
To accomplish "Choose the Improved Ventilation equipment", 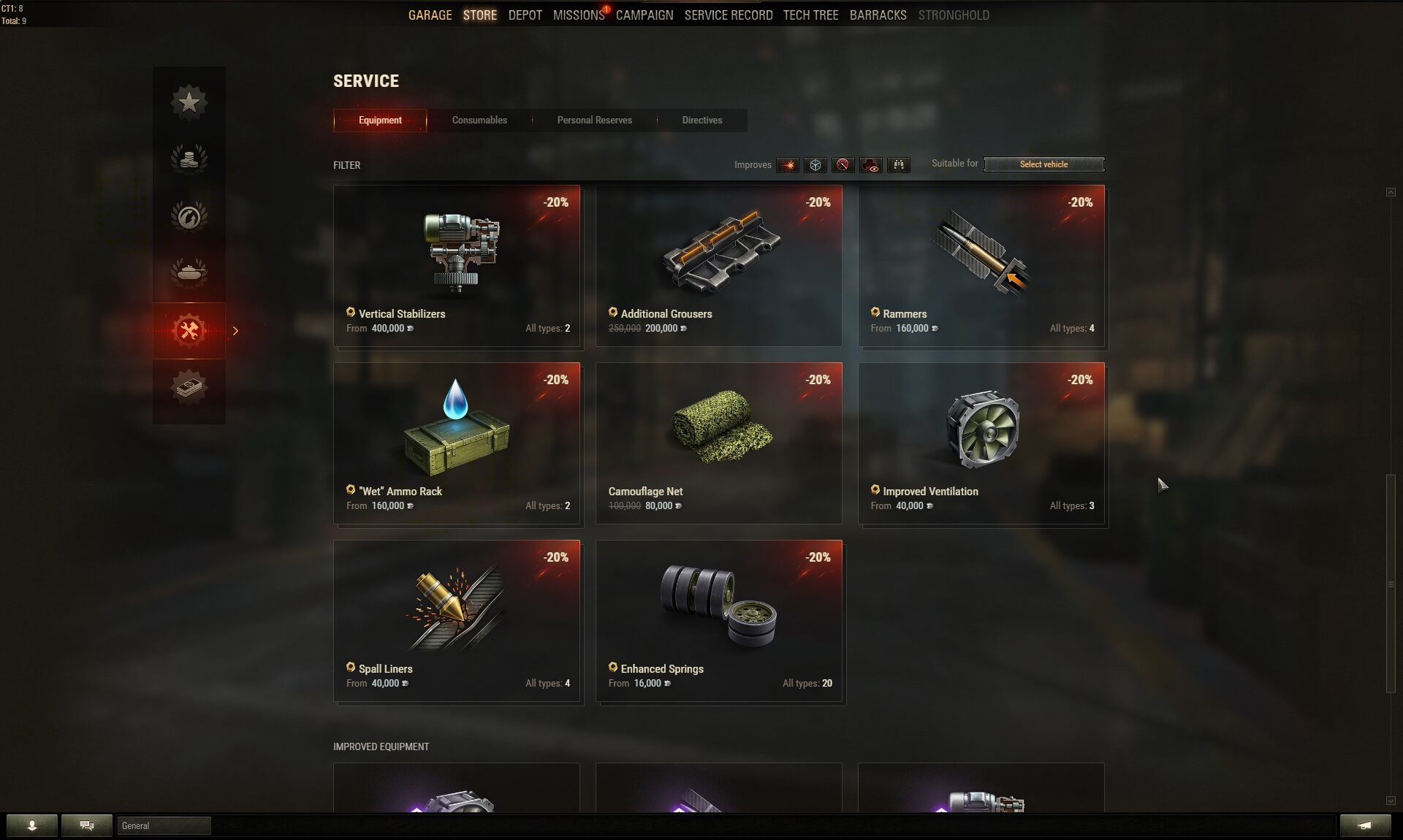I will (x=981, y=443).
